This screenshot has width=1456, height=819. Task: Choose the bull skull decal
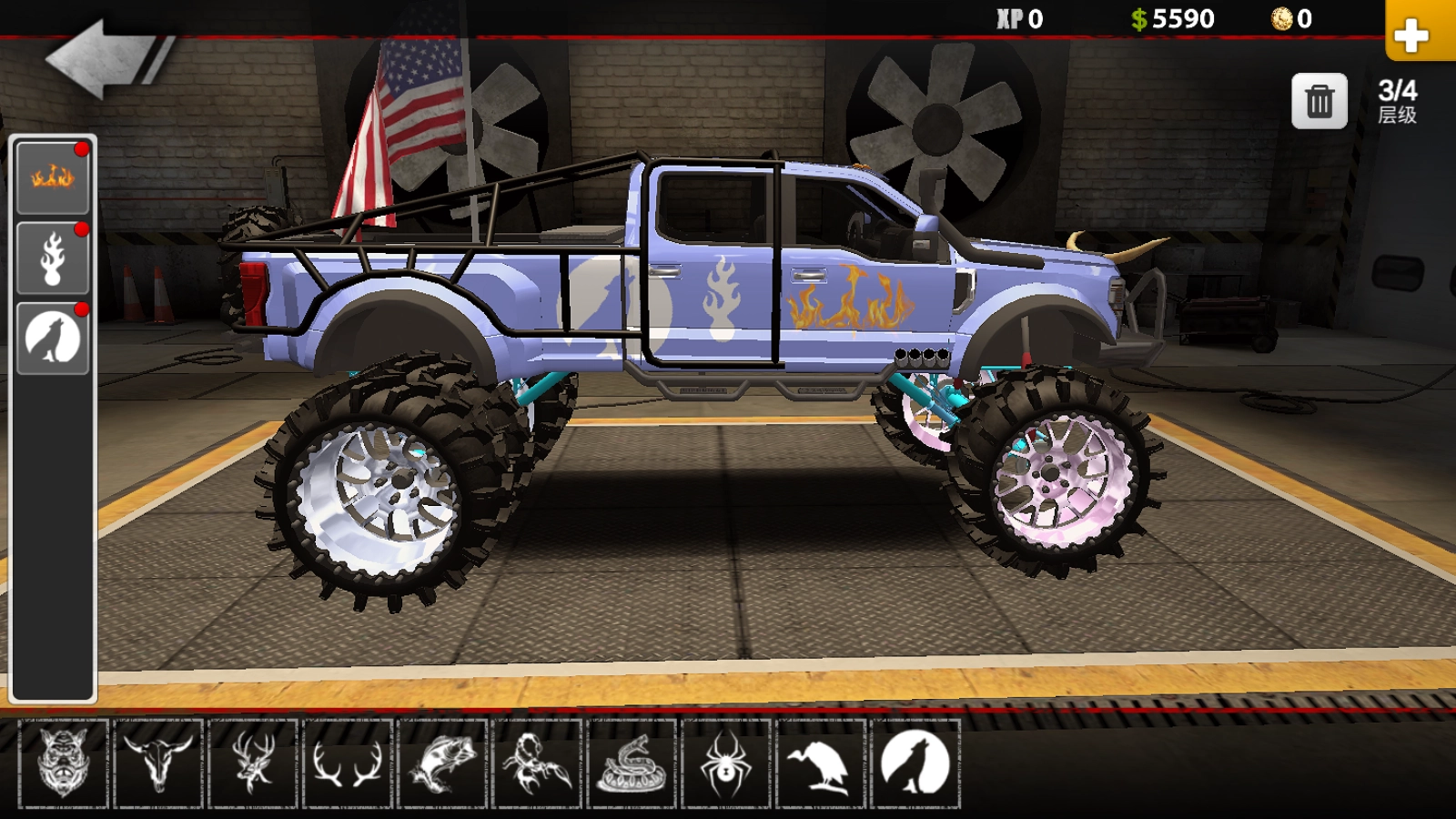[158, 763]
